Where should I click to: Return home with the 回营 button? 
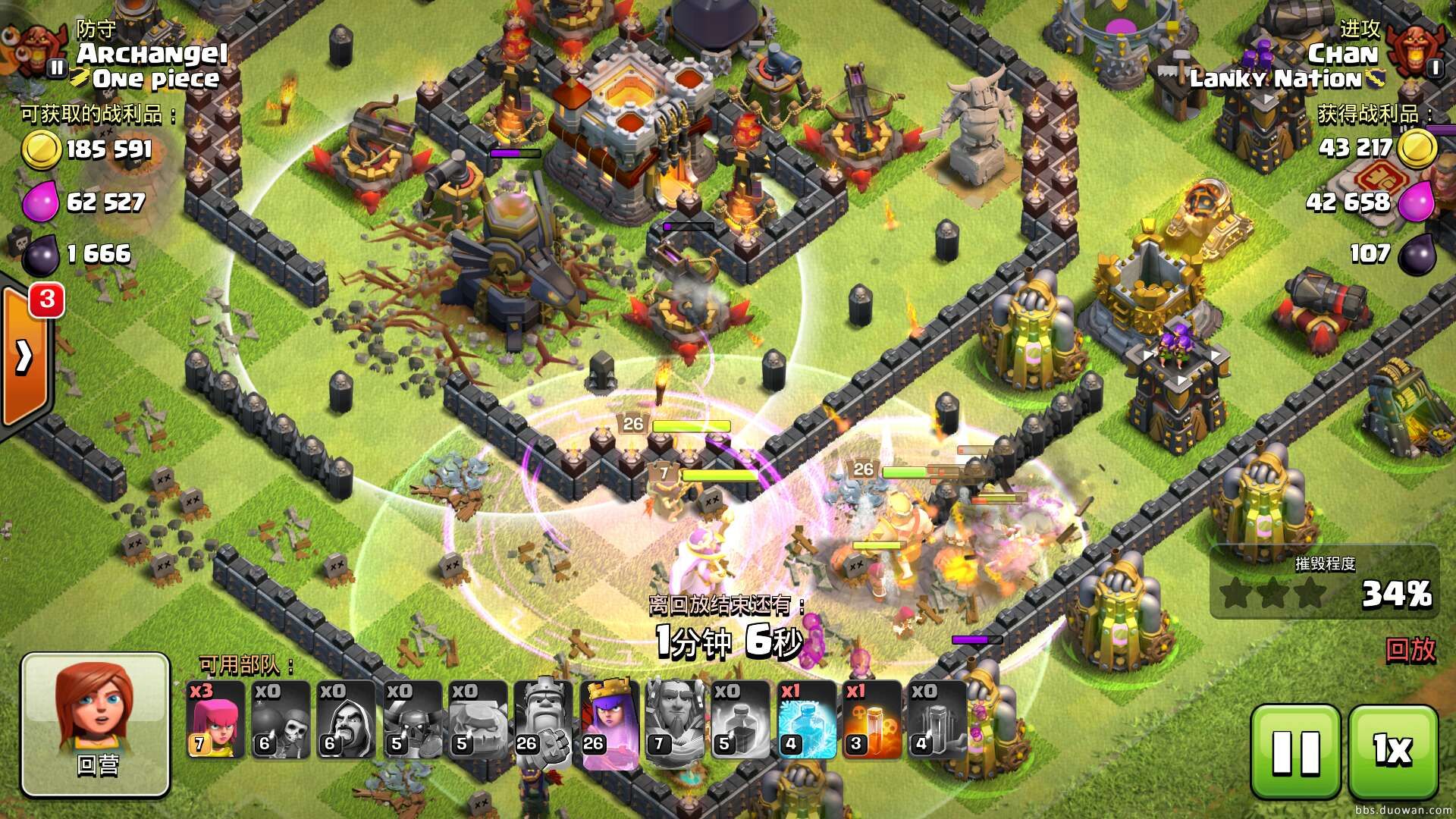click(x=95, y=724)
